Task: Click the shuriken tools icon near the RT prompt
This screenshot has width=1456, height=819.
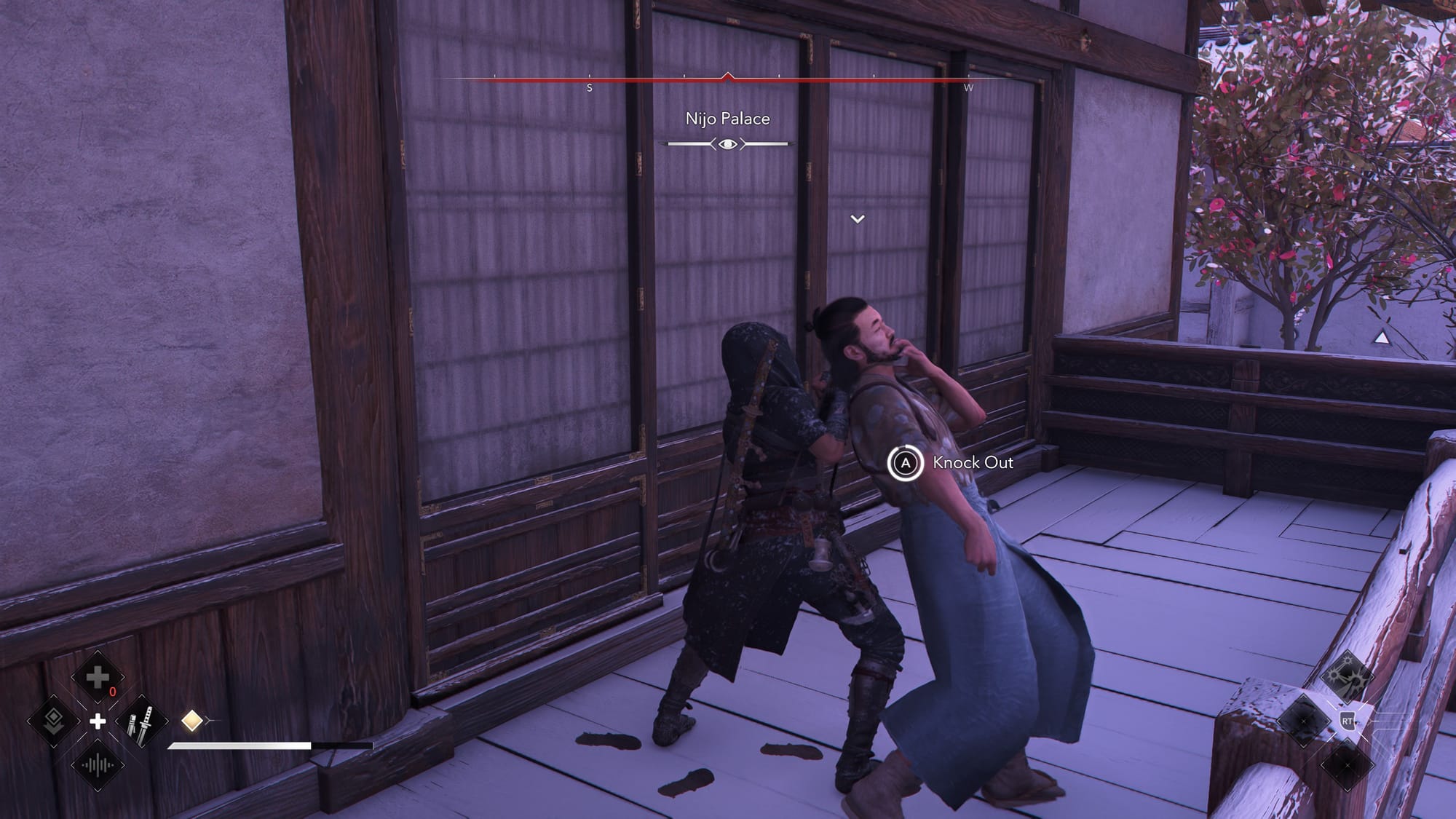Action: [x=1348, y=675]
